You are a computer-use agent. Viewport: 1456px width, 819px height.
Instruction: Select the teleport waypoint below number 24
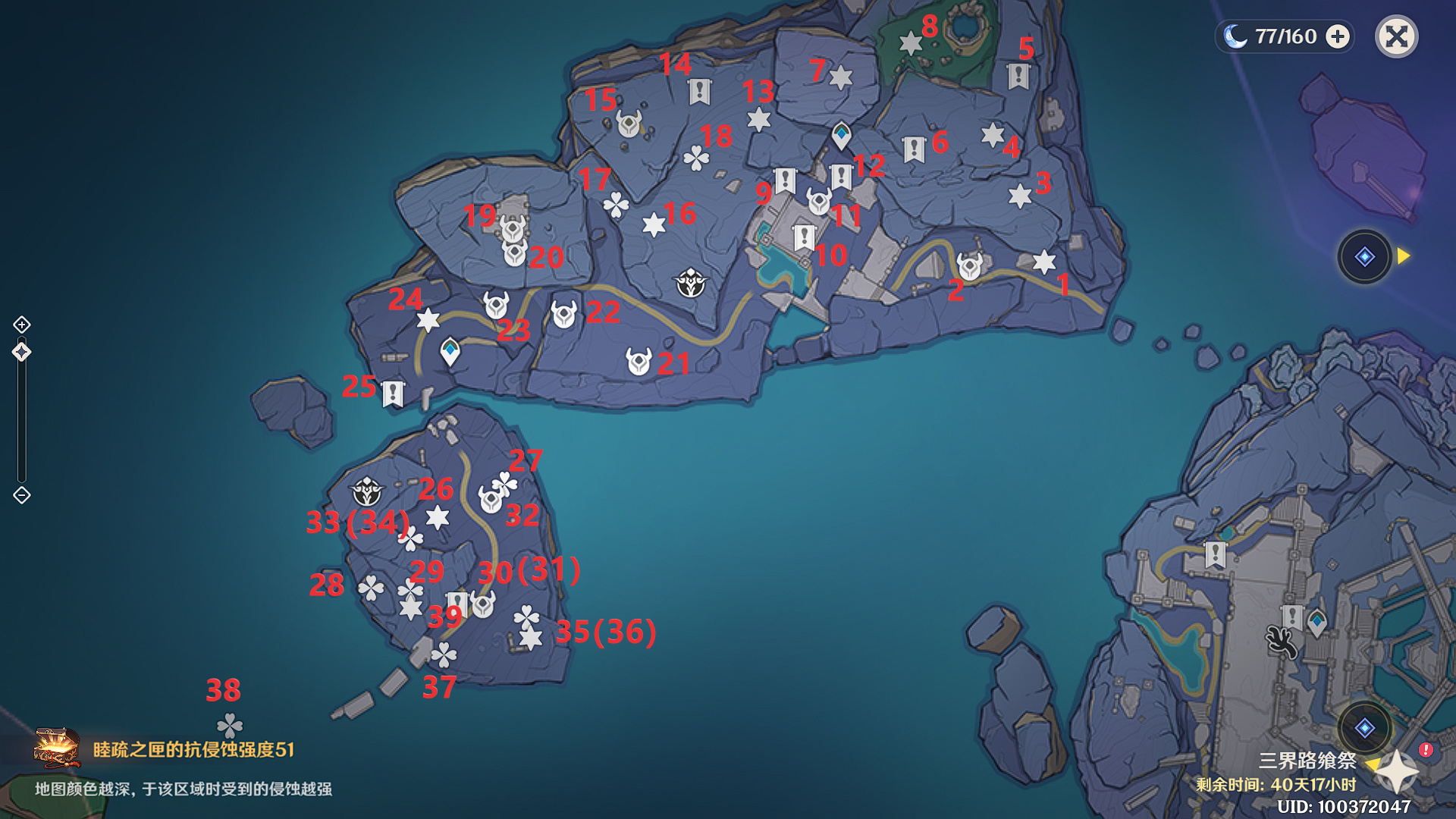(450, 351)
